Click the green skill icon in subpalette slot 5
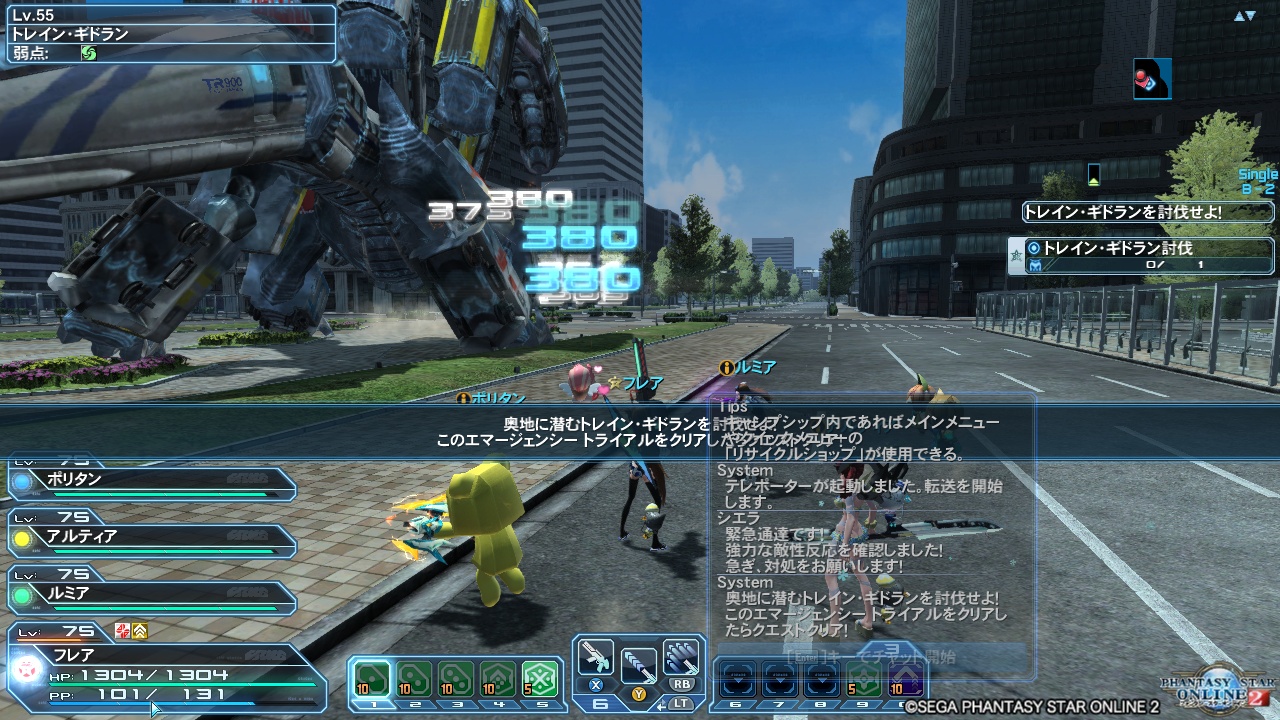1280x720 pixels. coord(539,680)
